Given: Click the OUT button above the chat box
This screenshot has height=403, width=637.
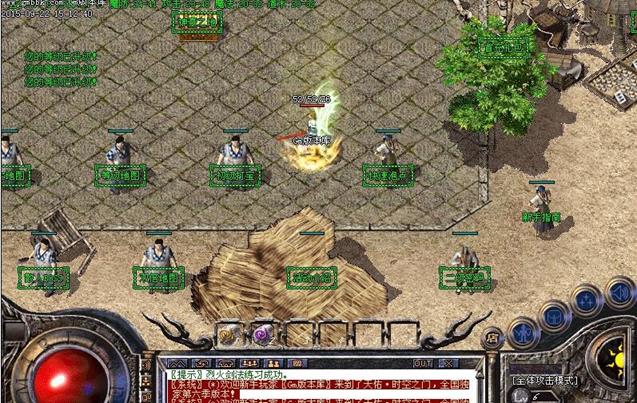Looking at the screenshot, I should pos(423,363).
